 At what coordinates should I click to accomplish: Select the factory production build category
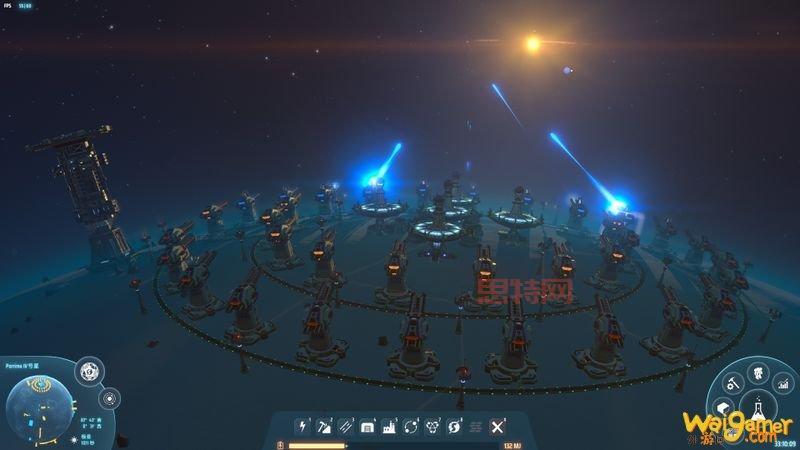(390, 427)
